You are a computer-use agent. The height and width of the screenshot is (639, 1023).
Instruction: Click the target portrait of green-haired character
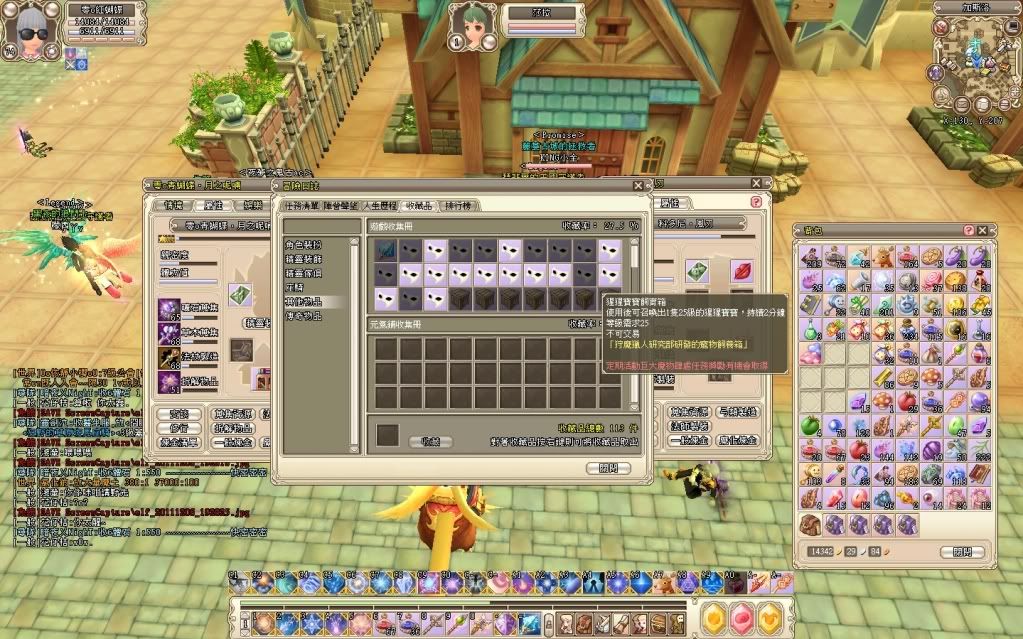click(470, 25)
